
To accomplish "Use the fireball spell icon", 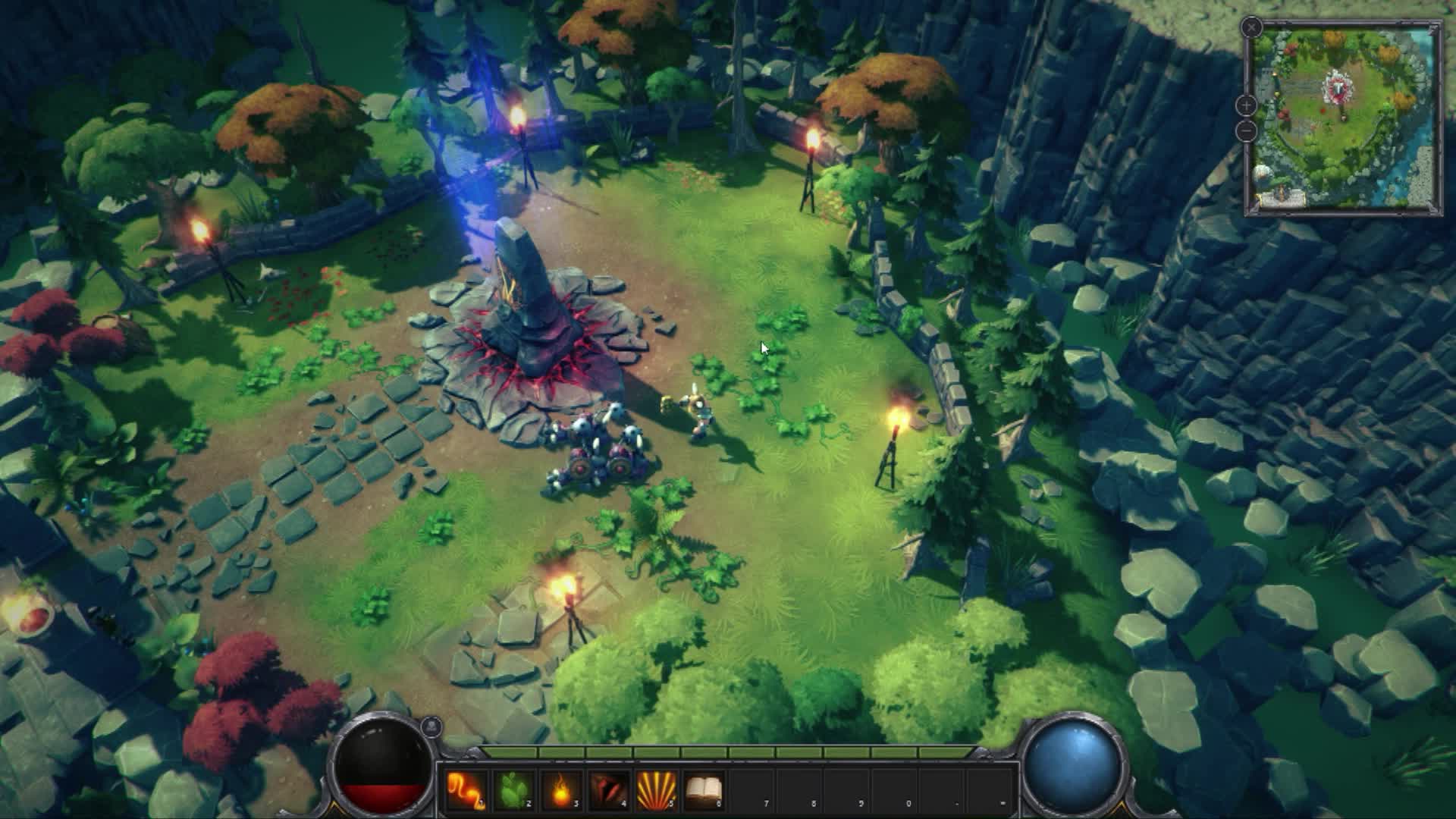I will (561, 790).
